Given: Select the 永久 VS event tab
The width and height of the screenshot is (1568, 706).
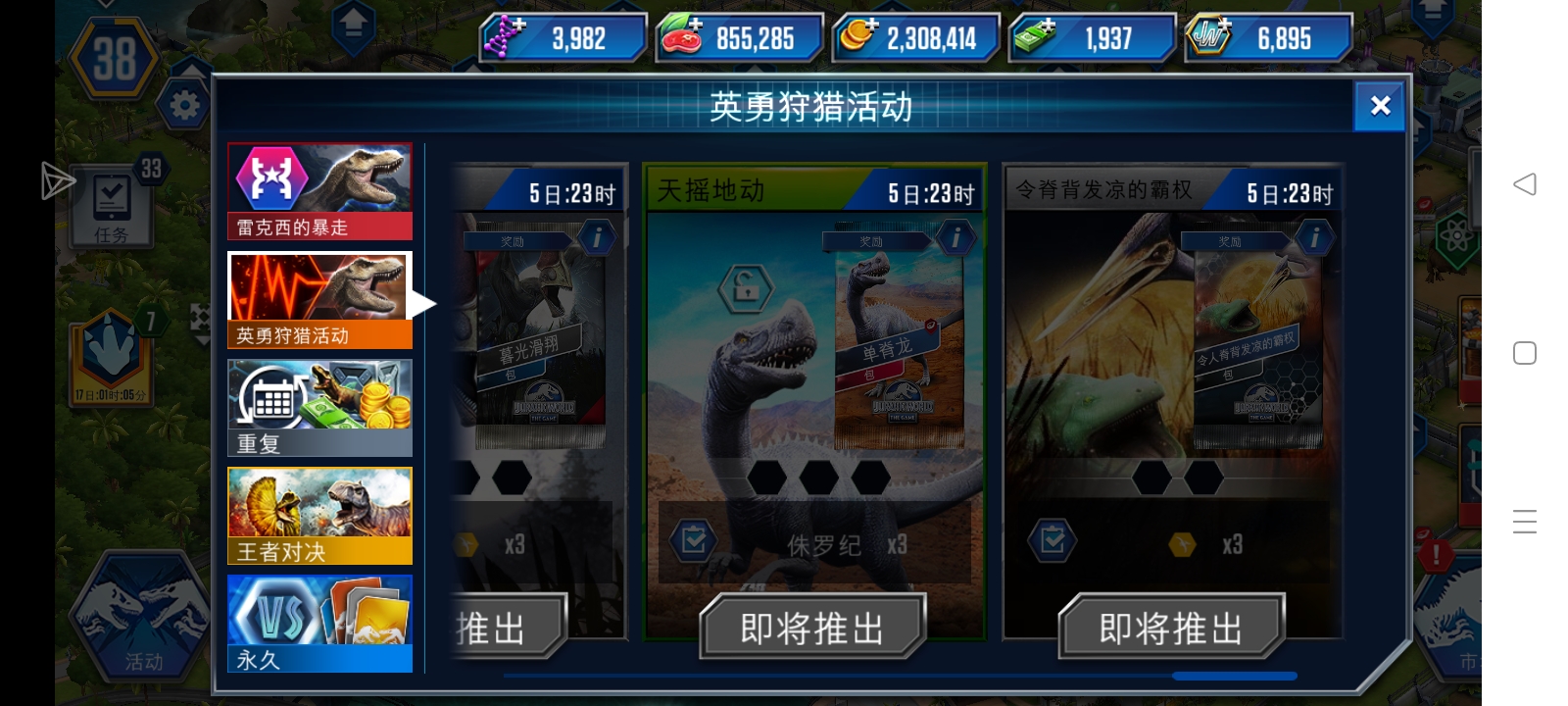Looking at the screenshot, I should tap(318, 623).
